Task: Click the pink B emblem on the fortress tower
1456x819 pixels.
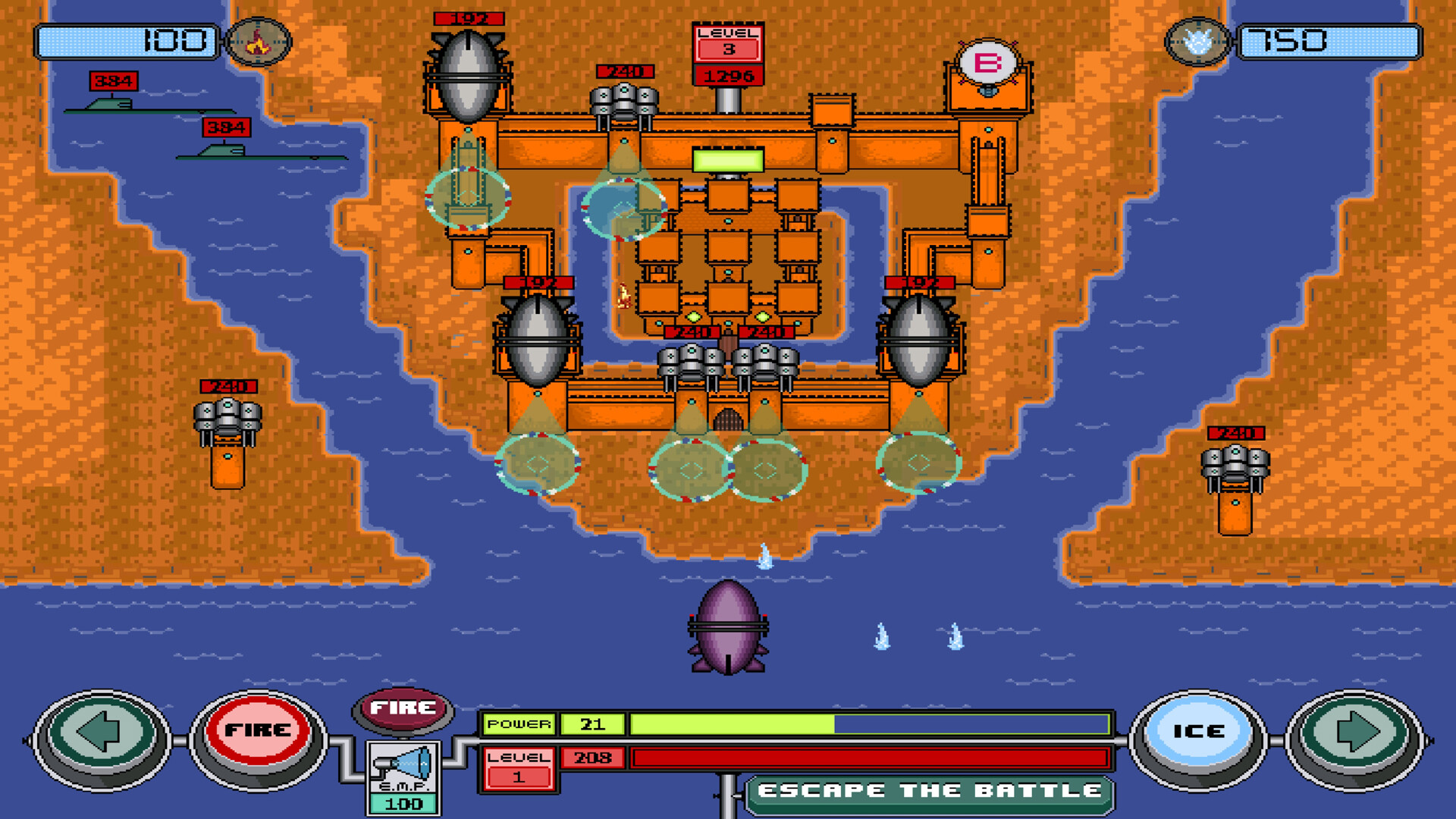Action: coord(987,61)
